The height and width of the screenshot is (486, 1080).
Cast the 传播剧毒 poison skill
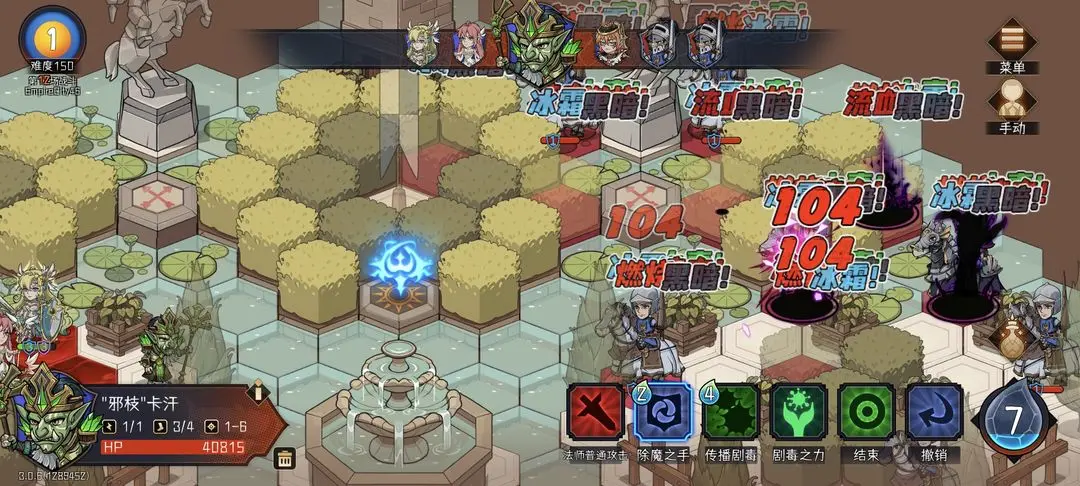(x=730, y=411)
